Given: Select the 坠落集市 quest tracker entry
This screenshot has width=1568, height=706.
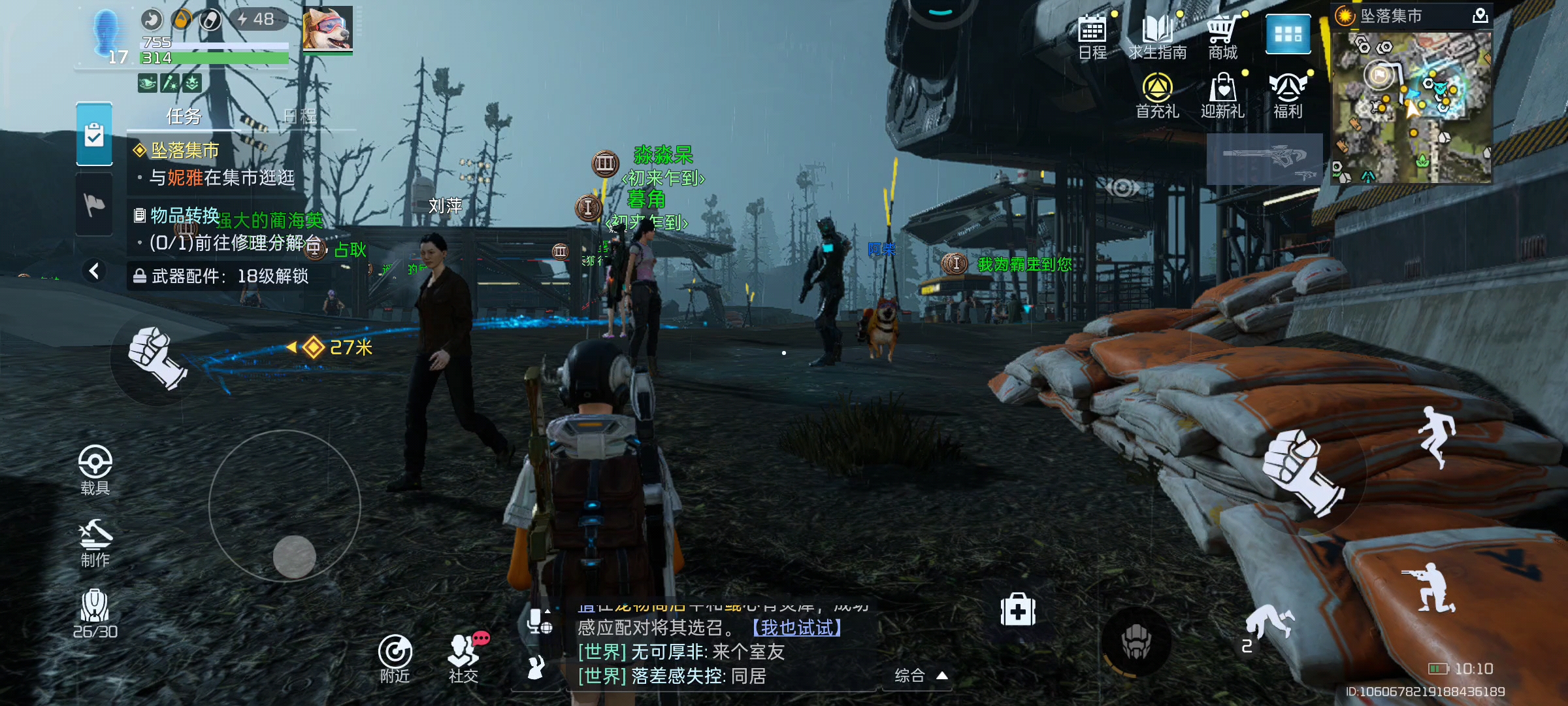Looking at the screenshot, I should tap(186, 150).
